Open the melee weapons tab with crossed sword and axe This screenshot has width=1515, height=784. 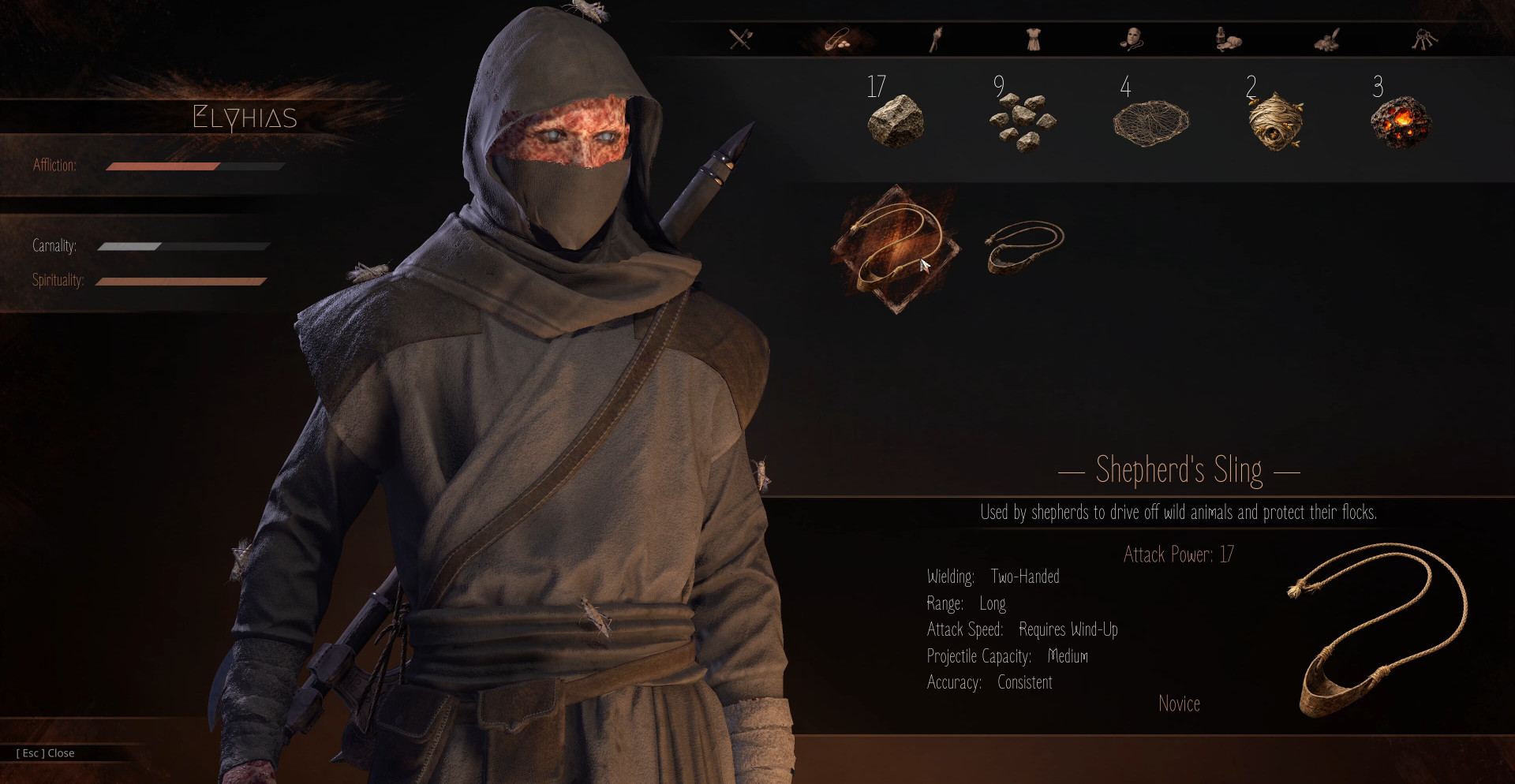741,39
